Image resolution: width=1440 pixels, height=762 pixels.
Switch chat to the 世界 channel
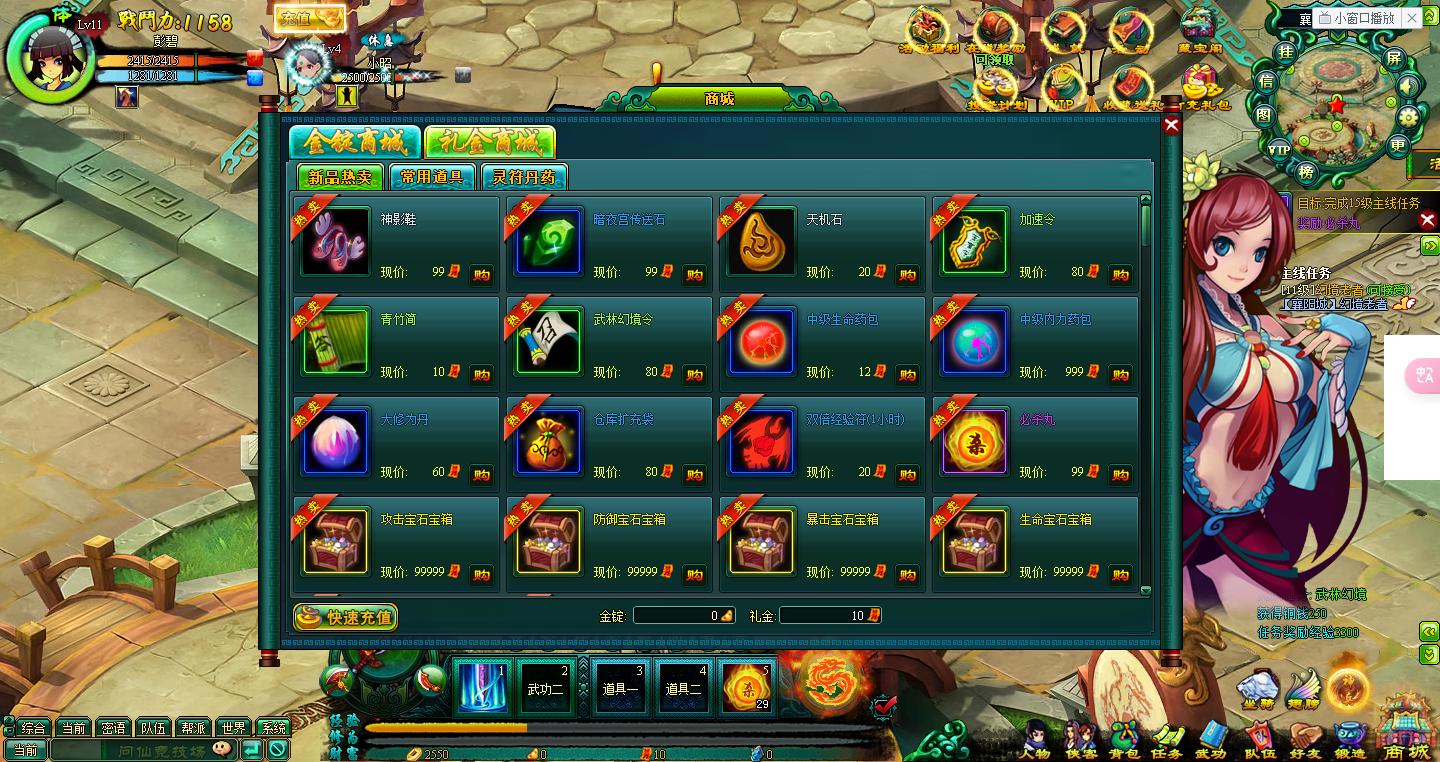point(233,728)
